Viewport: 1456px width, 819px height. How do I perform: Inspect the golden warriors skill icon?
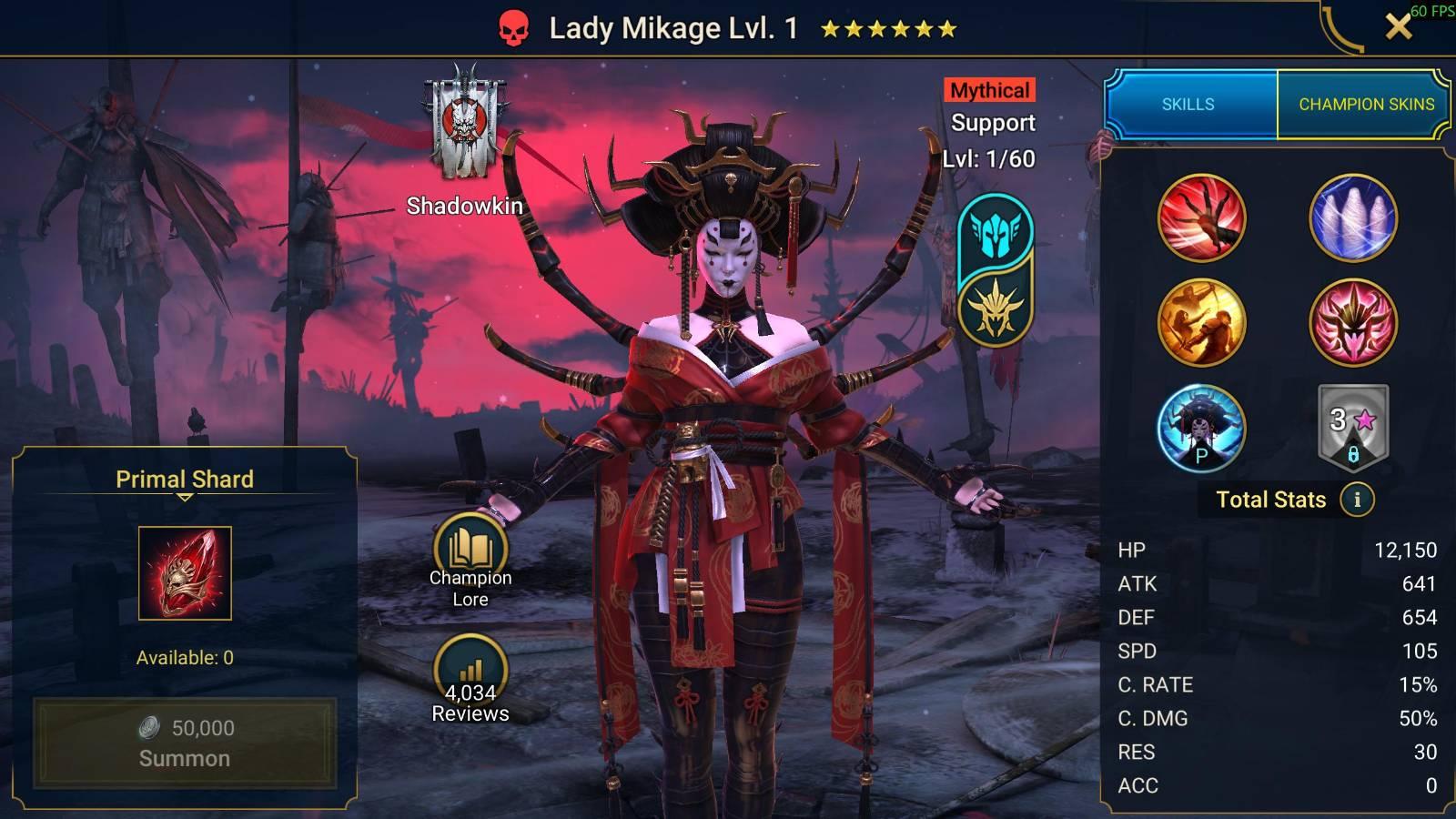pyautogui.click(x=1201, y=323)
